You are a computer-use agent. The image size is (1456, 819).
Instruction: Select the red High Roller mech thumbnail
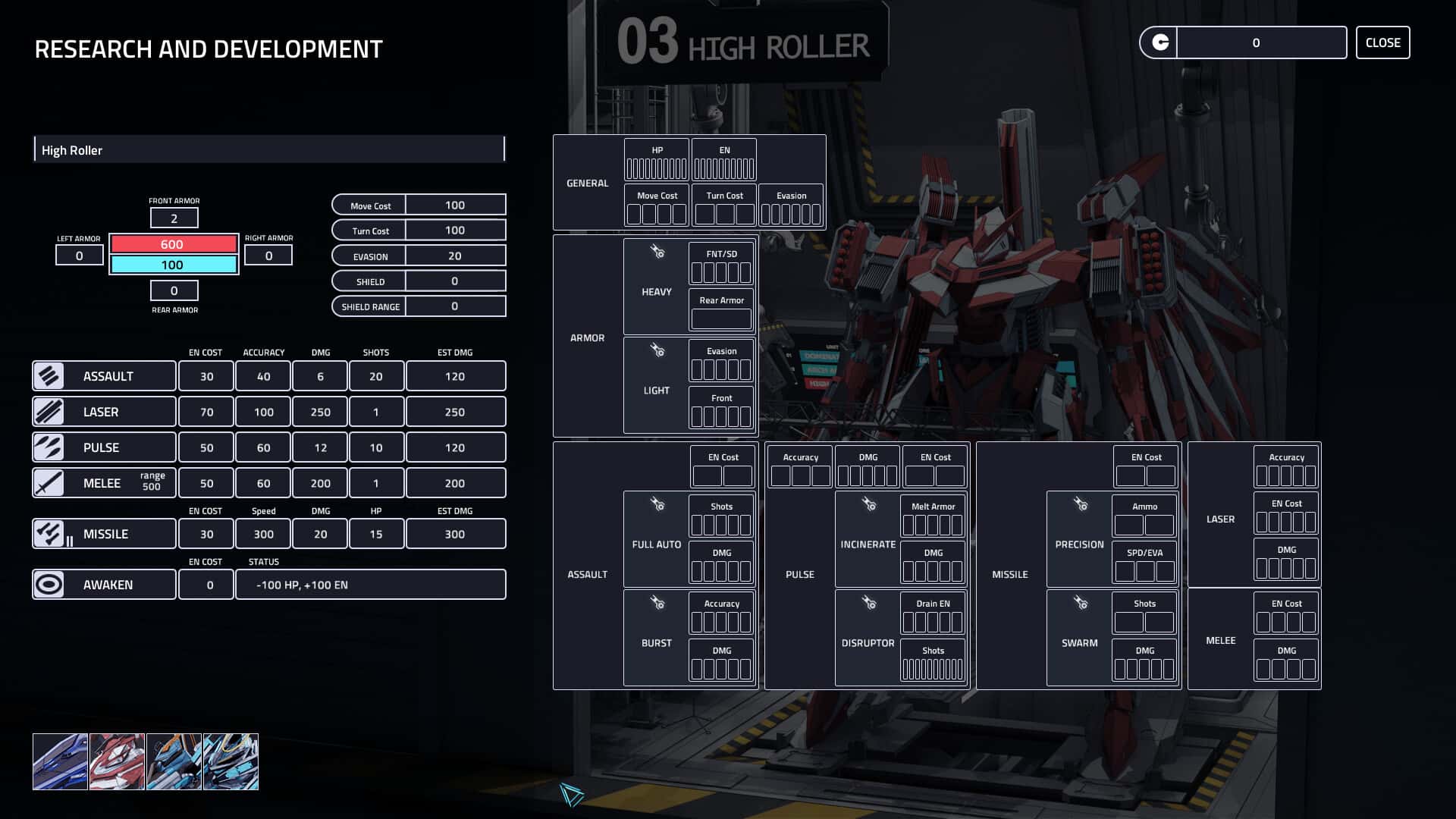tap(117, 761)
